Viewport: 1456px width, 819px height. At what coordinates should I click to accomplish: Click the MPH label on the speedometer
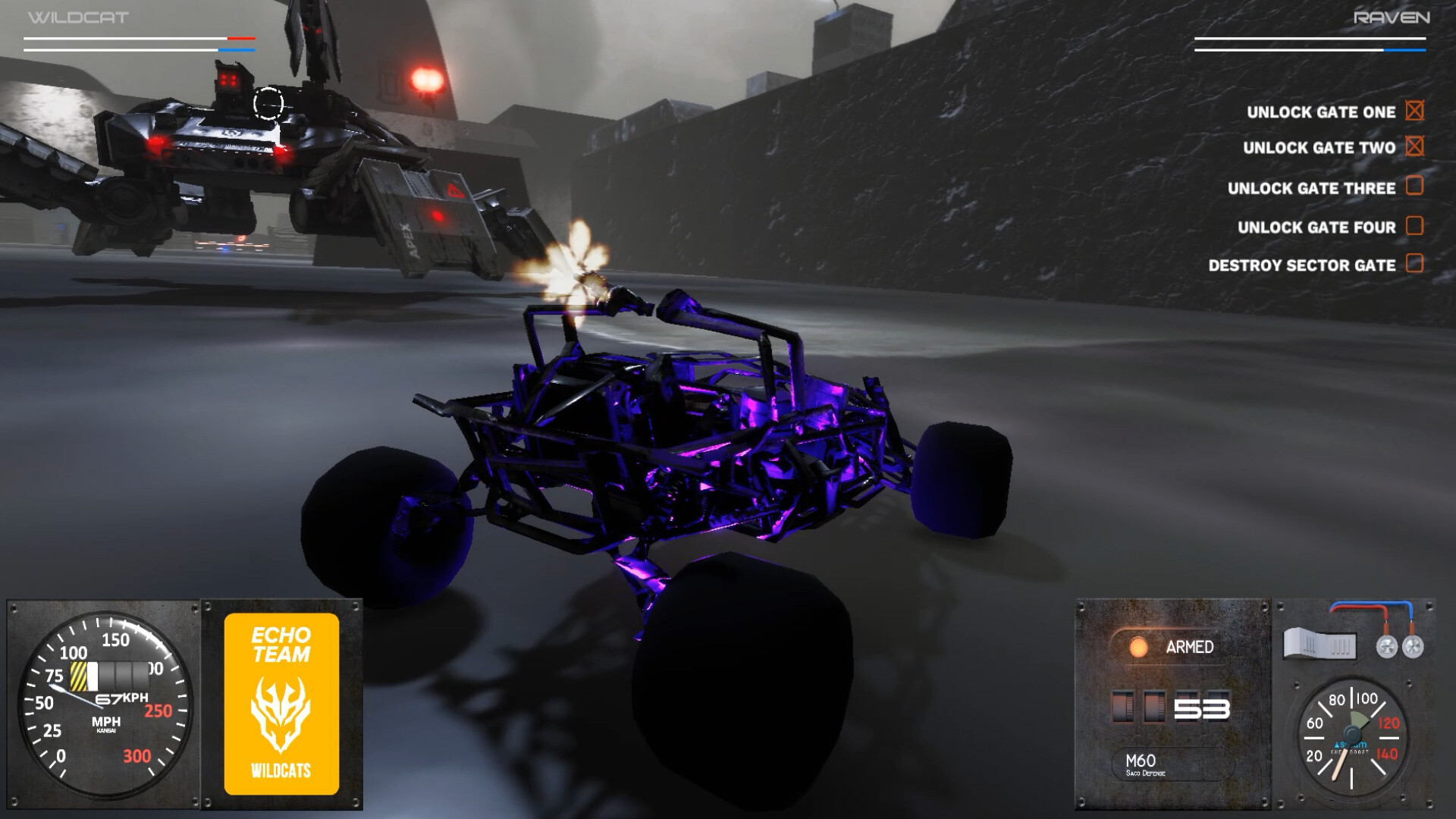pyautogui.click(x=106, y=723)
